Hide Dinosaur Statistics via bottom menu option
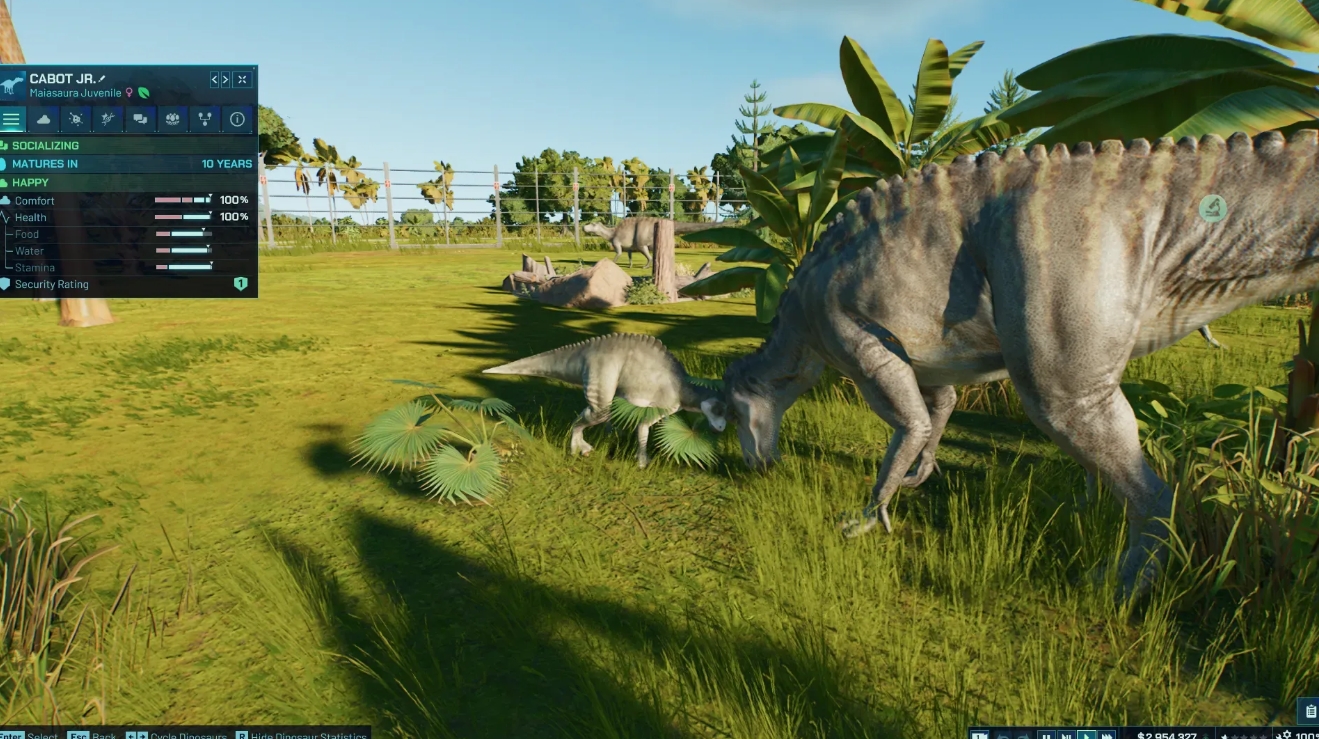Screen dimensions: 1319x739 (305, 736)
